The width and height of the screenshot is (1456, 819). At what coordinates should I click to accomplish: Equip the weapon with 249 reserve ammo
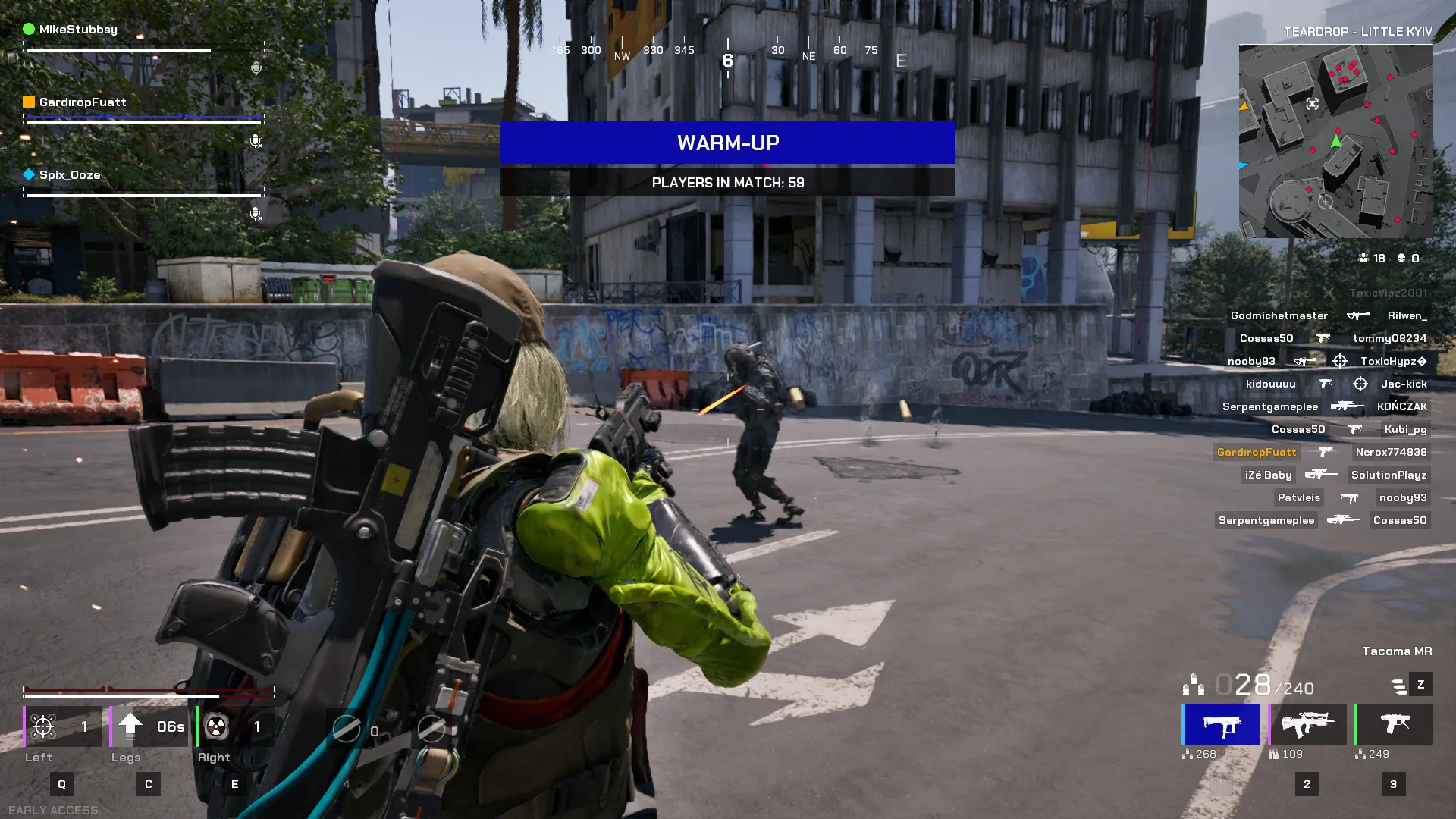[1394, 724]
